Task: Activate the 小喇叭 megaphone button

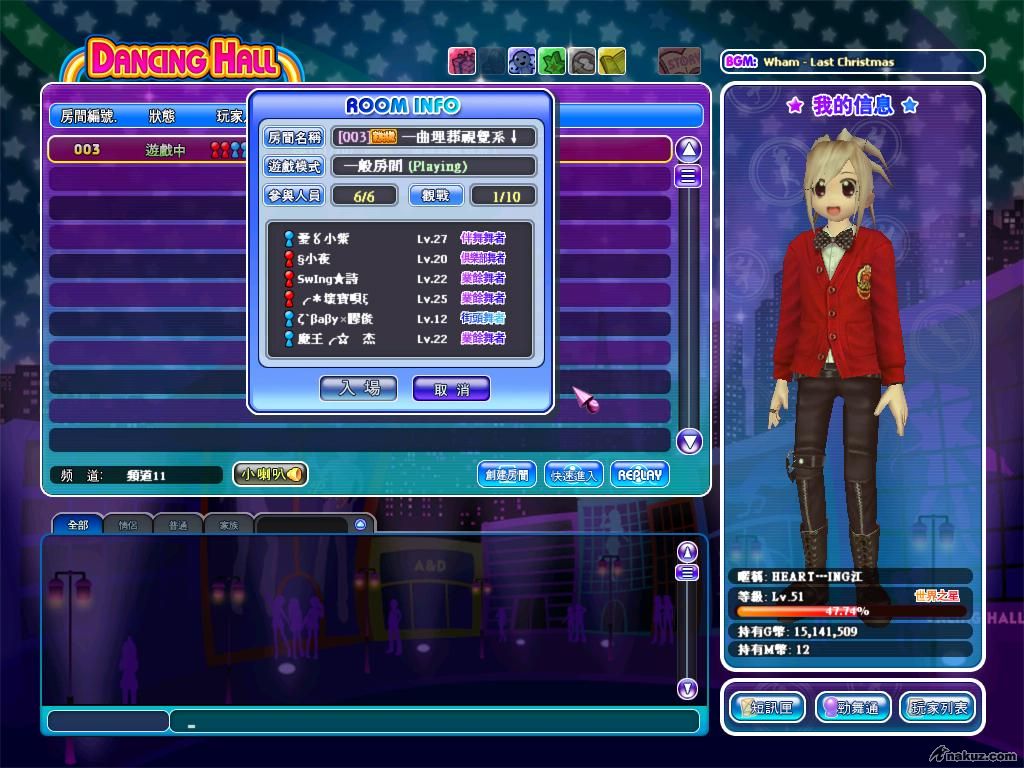Action: 270,474
